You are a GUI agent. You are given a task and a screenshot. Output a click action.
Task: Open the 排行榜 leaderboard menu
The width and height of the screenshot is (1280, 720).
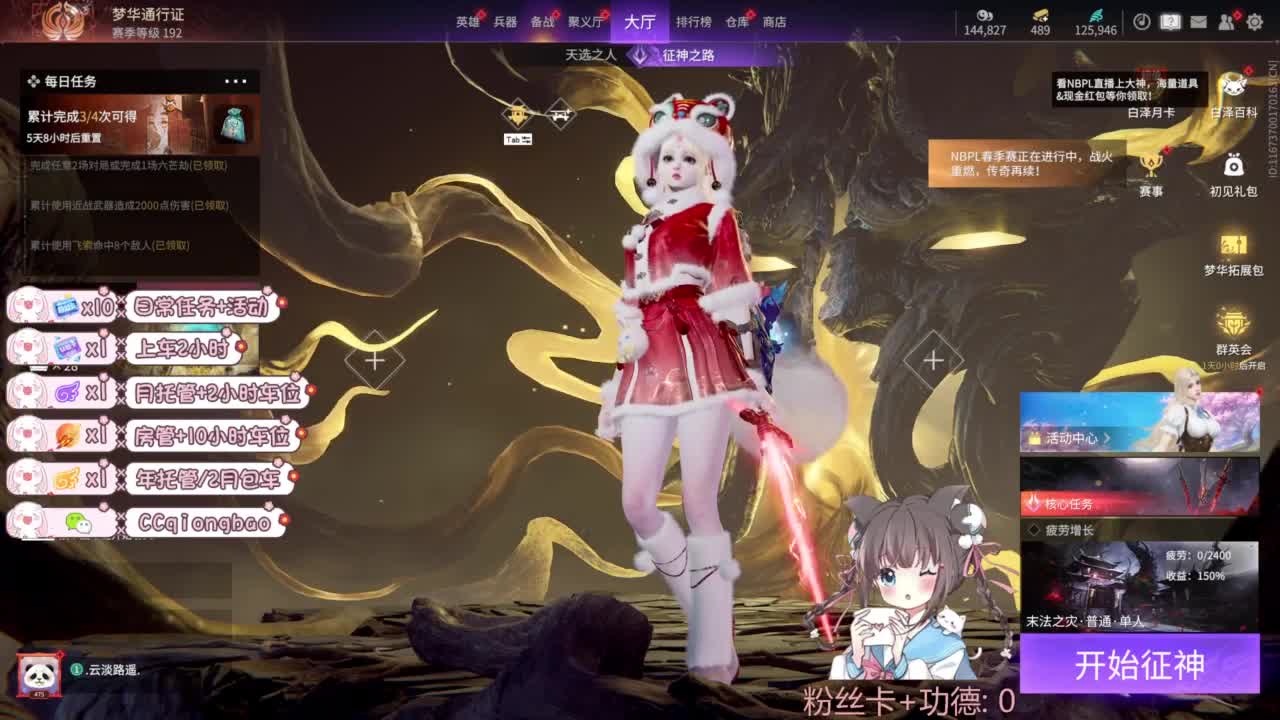tap(694, 19)
